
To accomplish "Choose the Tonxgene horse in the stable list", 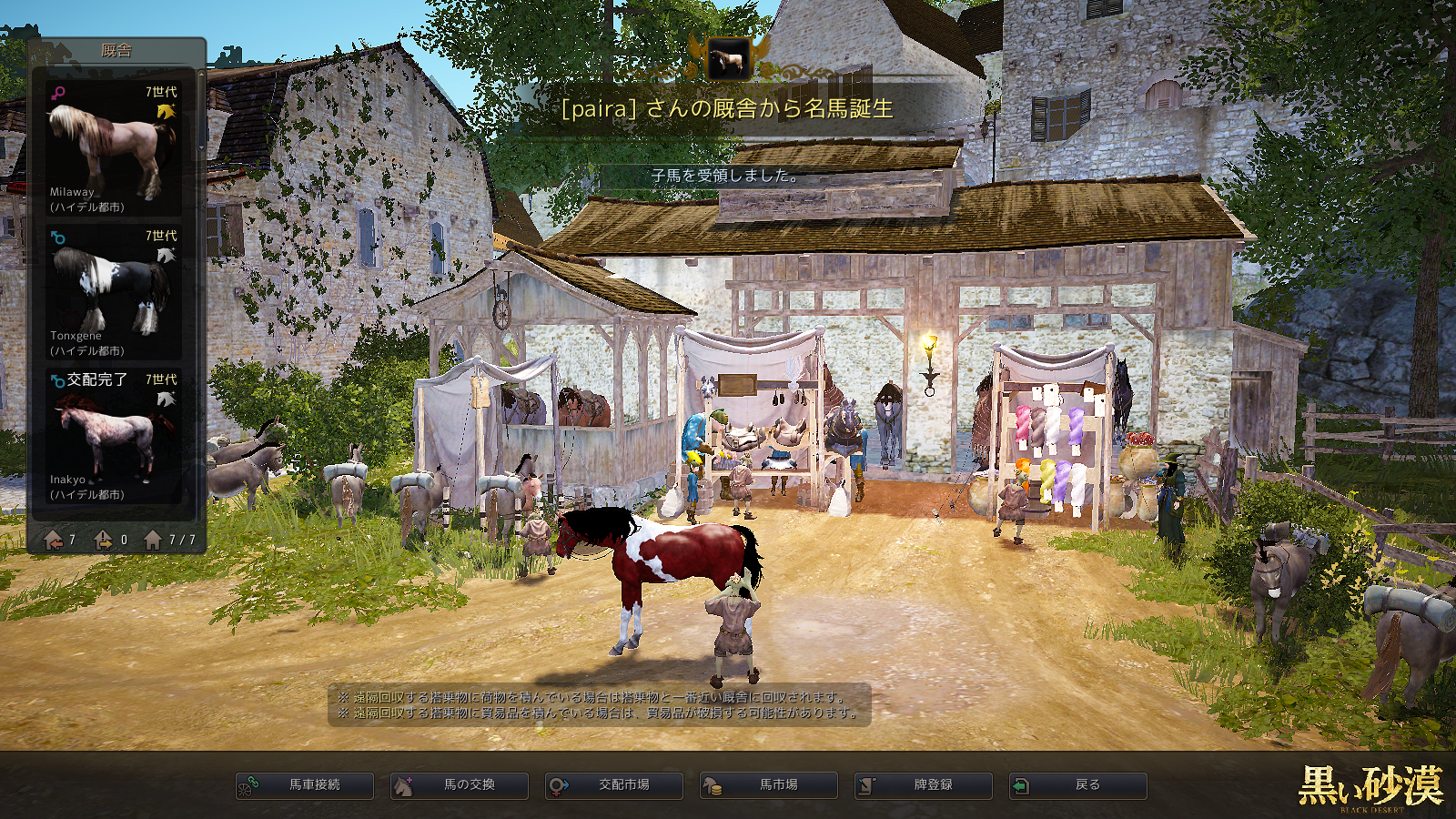I will tap(114, 292).
